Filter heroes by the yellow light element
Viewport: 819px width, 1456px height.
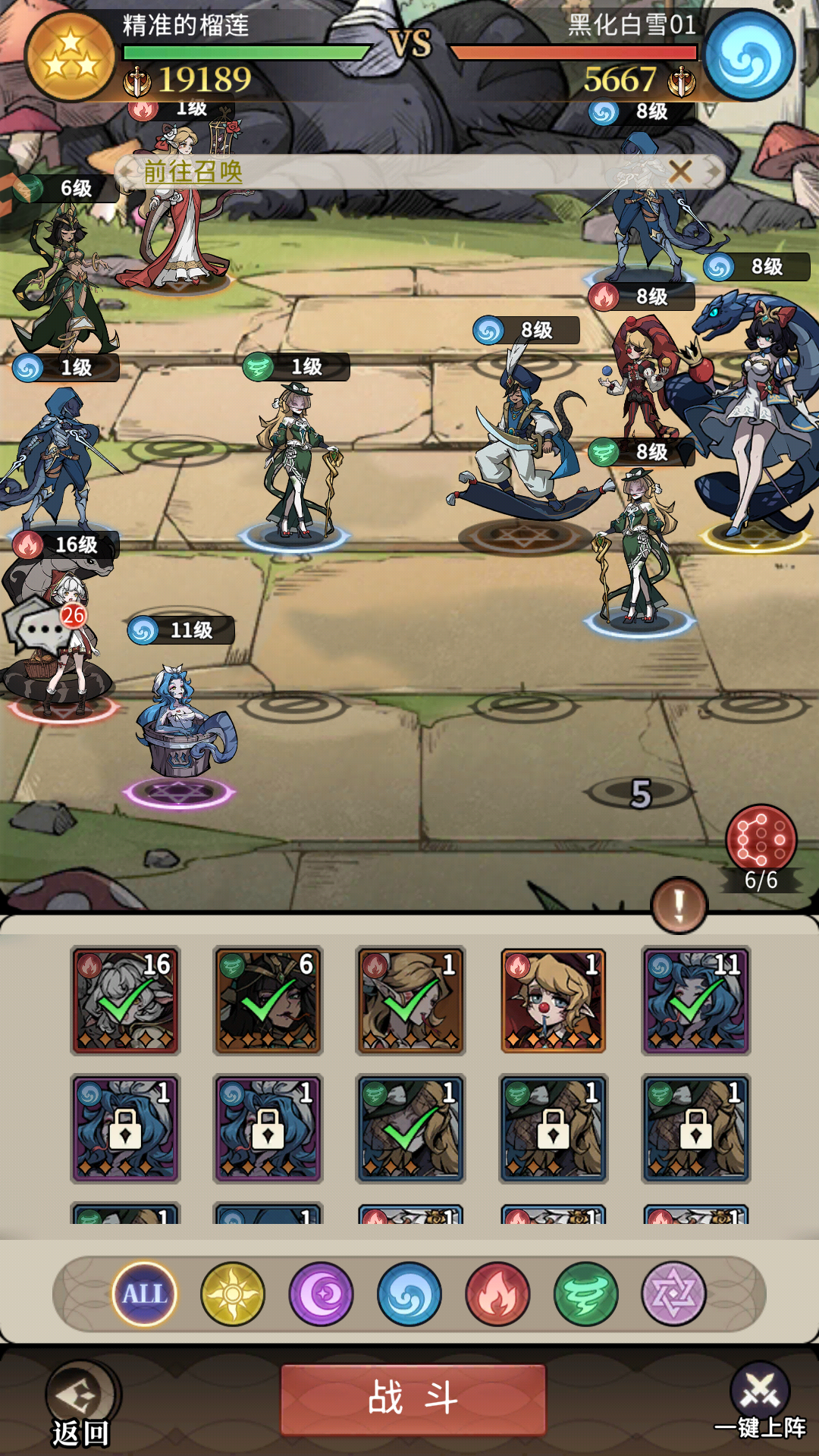pyautogui.click(x=233, y=1294)
